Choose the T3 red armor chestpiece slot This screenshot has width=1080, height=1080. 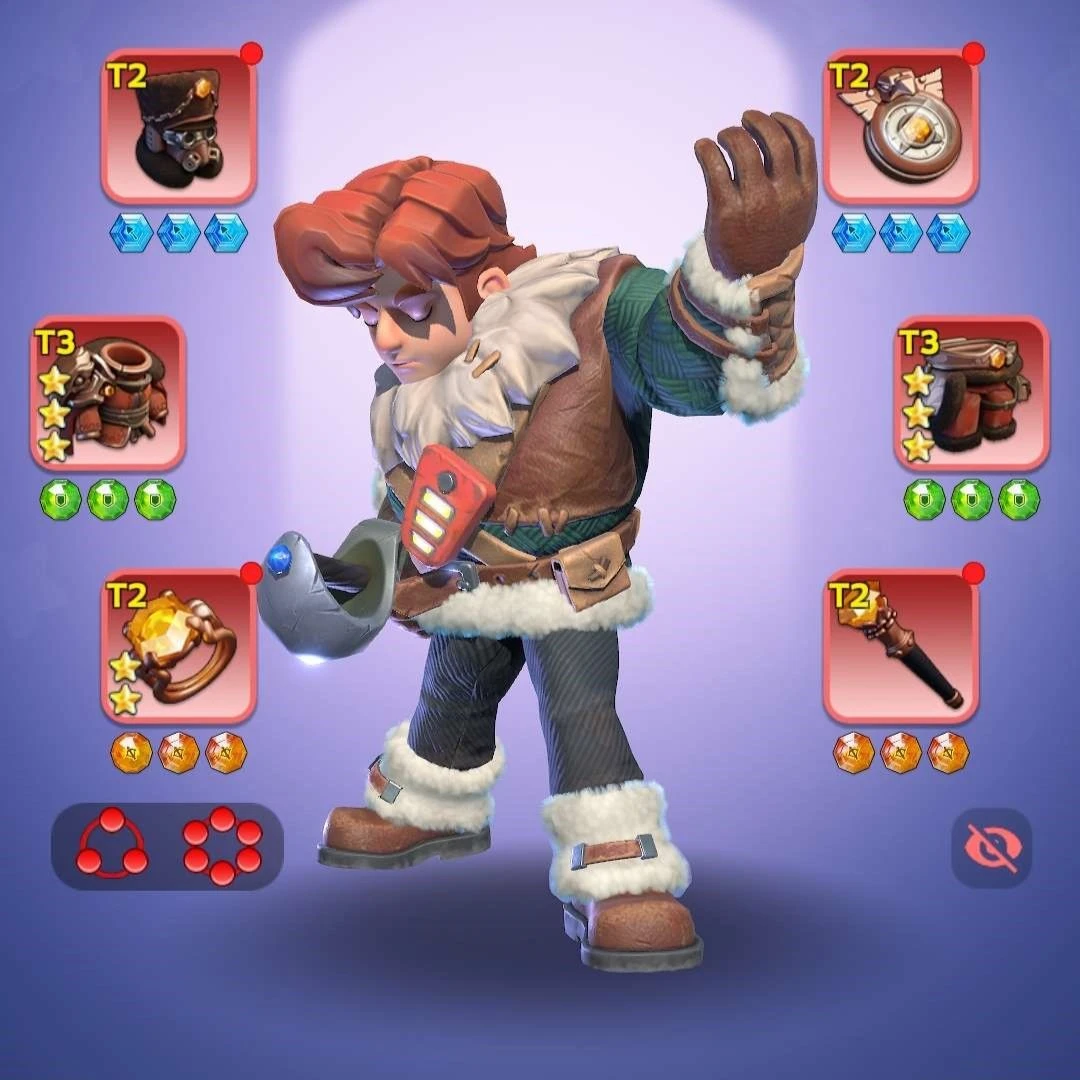click(x=108, y=393)
